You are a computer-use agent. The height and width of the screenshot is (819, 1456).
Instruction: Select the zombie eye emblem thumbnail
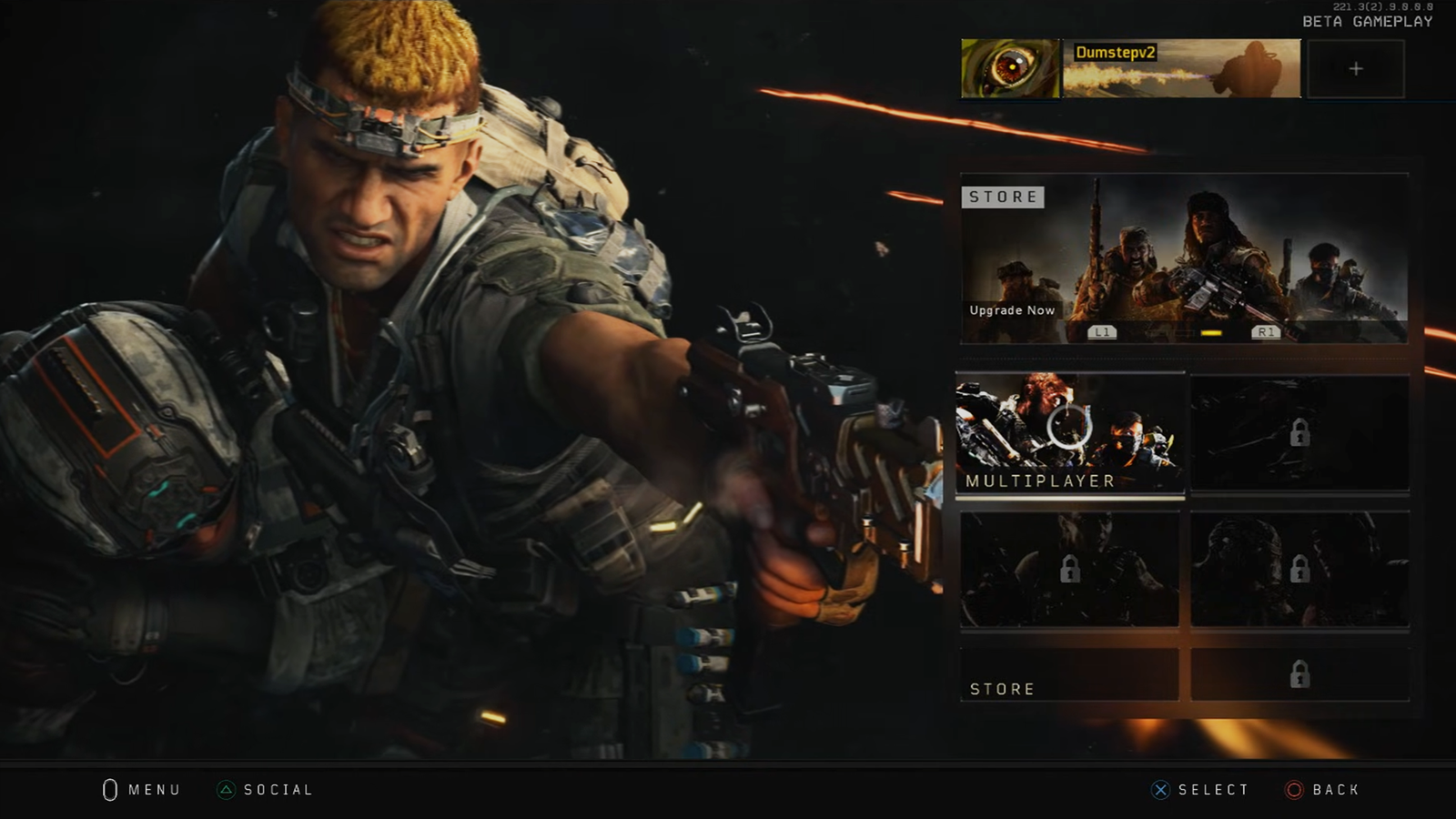point(1009,67)
